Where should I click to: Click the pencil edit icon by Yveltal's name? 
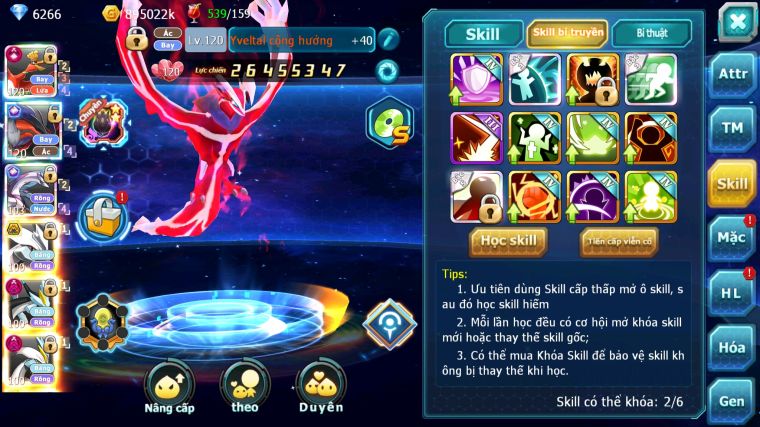point(388,40)
